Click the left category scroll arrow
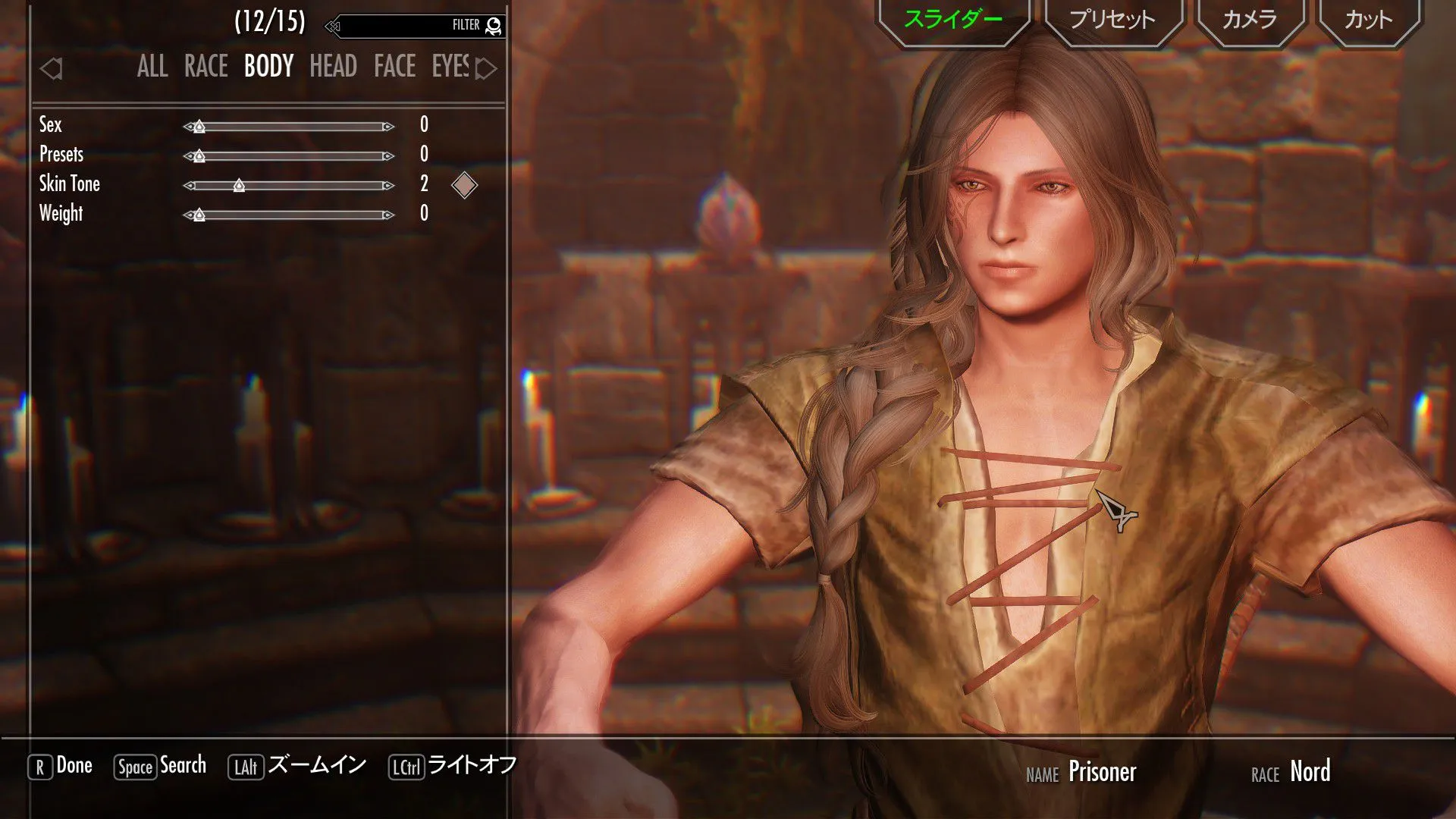Viewport: 1456px width, 819px height. [x=51, y=69]
